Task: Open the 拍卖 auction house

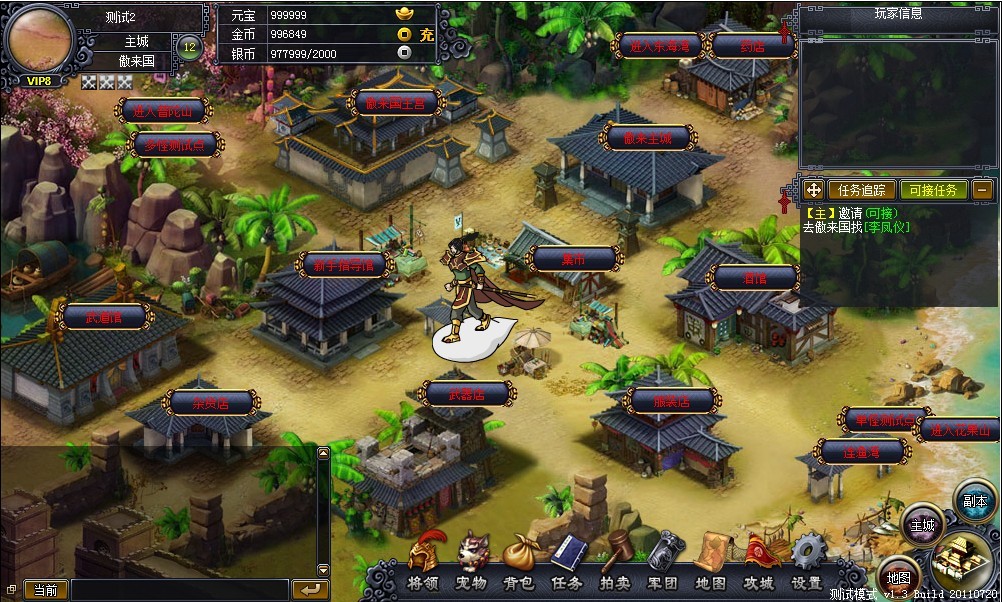Action: tap(614, 561)
